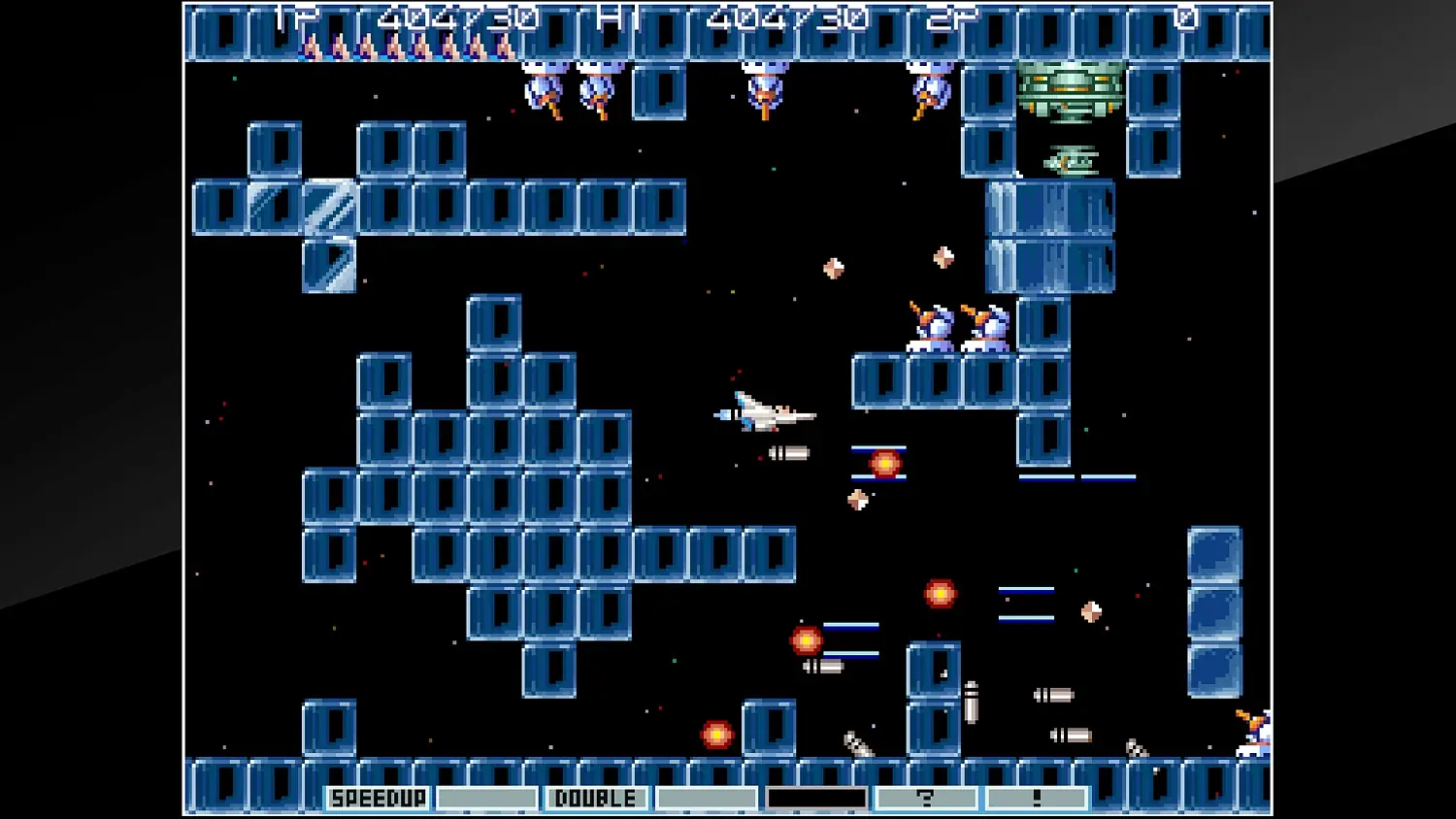Click the "?" mystery power-up slot
The width and height of the screenshot is (1456, 819).
pos(927,798)
